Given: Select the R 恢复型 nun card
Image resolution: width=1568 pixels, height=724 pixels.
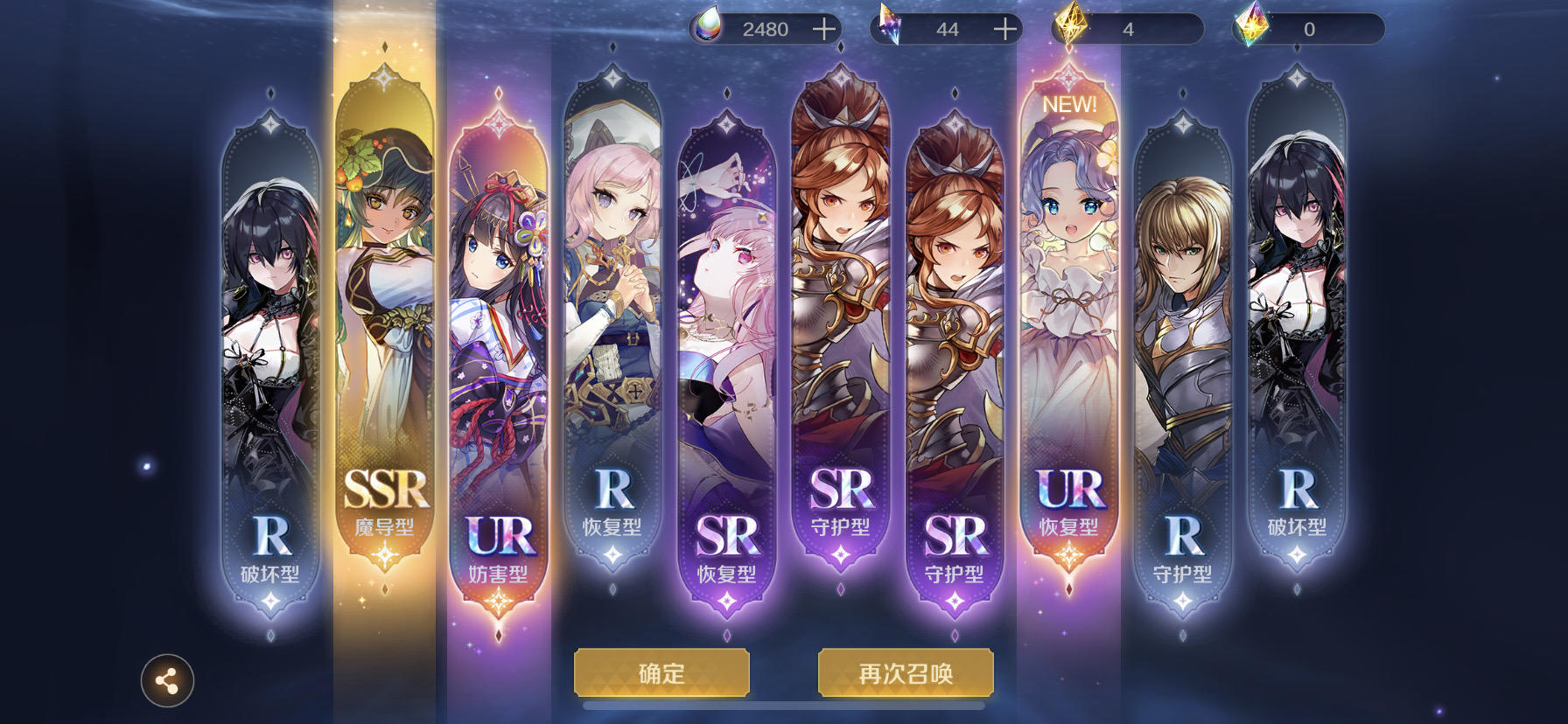Looking at the screenshot, I should click(612, 332).
